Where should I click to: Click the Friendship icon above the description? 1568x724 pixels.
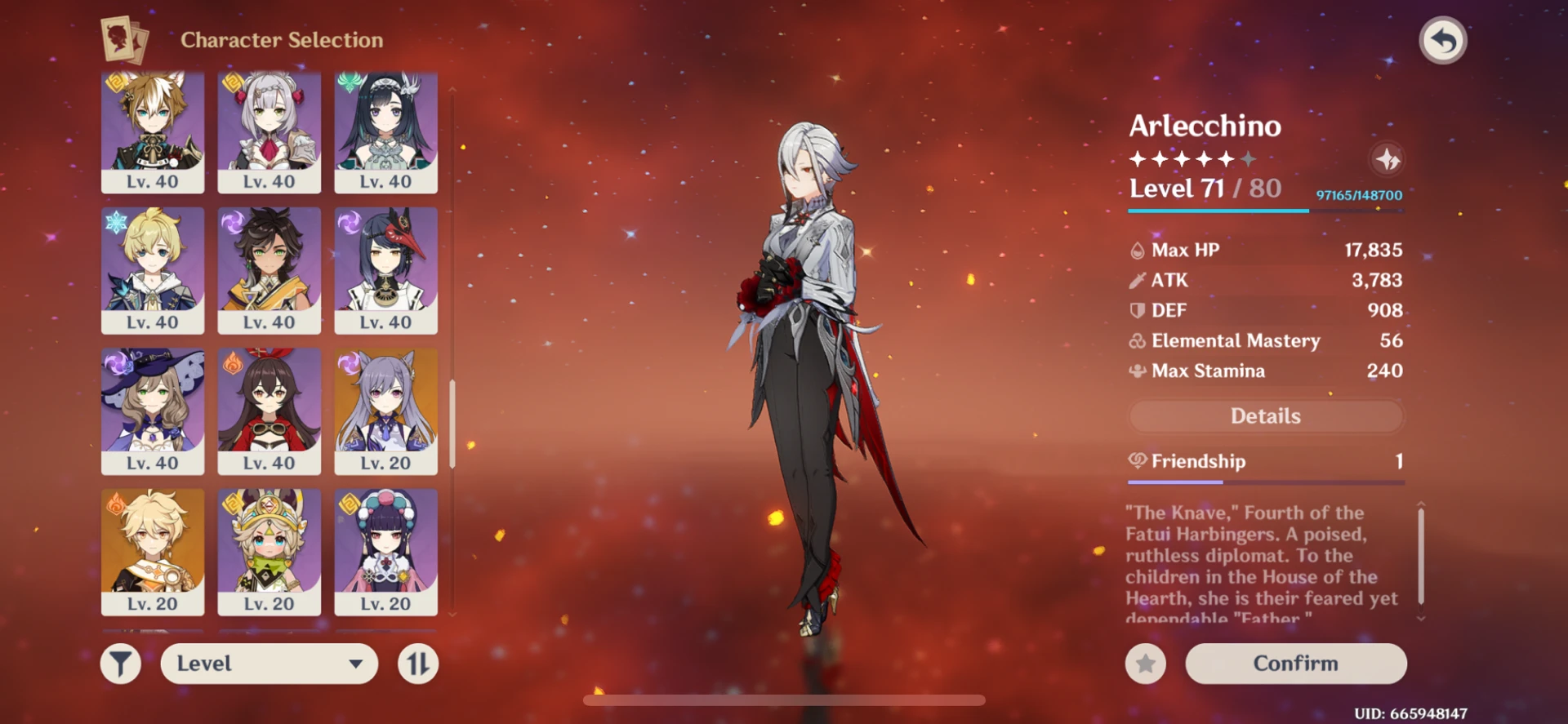(x=1136, y=461)
